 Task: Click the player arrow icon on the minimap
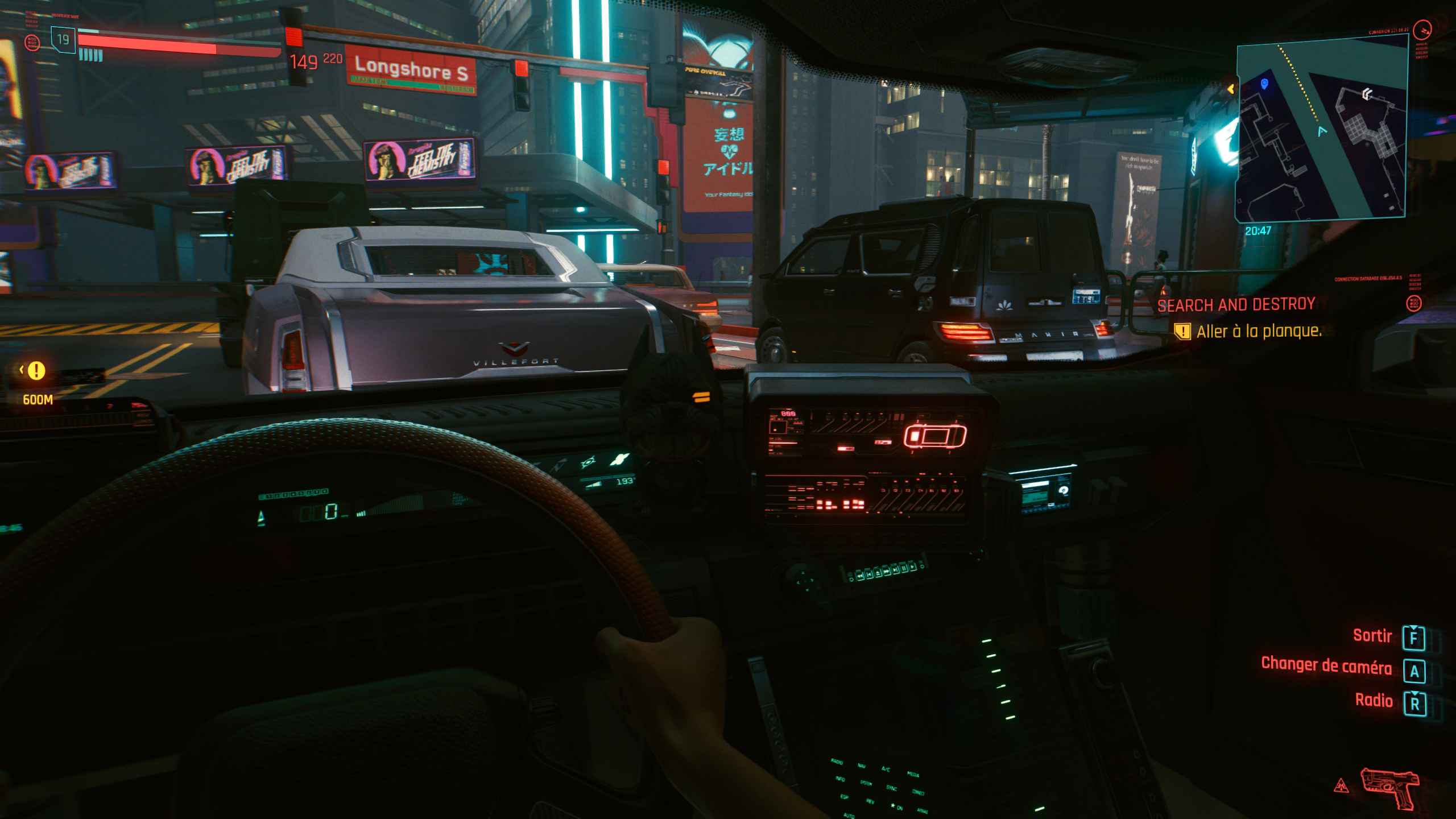click(x=1321, y=130)
